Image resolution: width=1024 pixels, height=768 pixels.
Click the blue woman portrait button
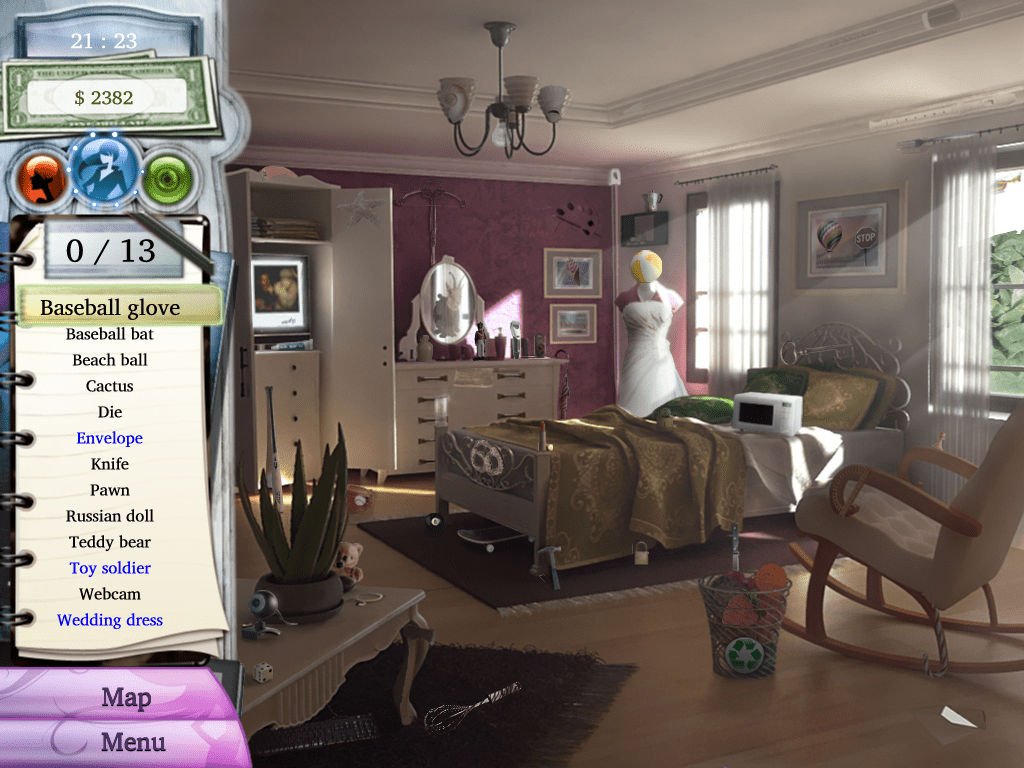(x=105, y=172)
